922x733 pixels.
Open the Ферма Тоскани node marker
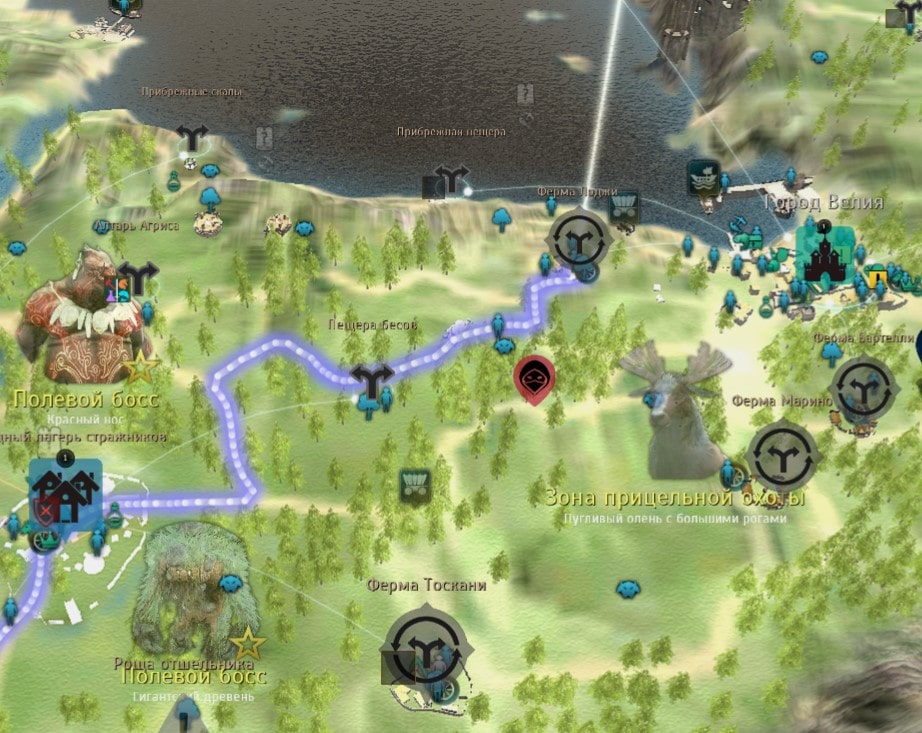pos(427,648)
